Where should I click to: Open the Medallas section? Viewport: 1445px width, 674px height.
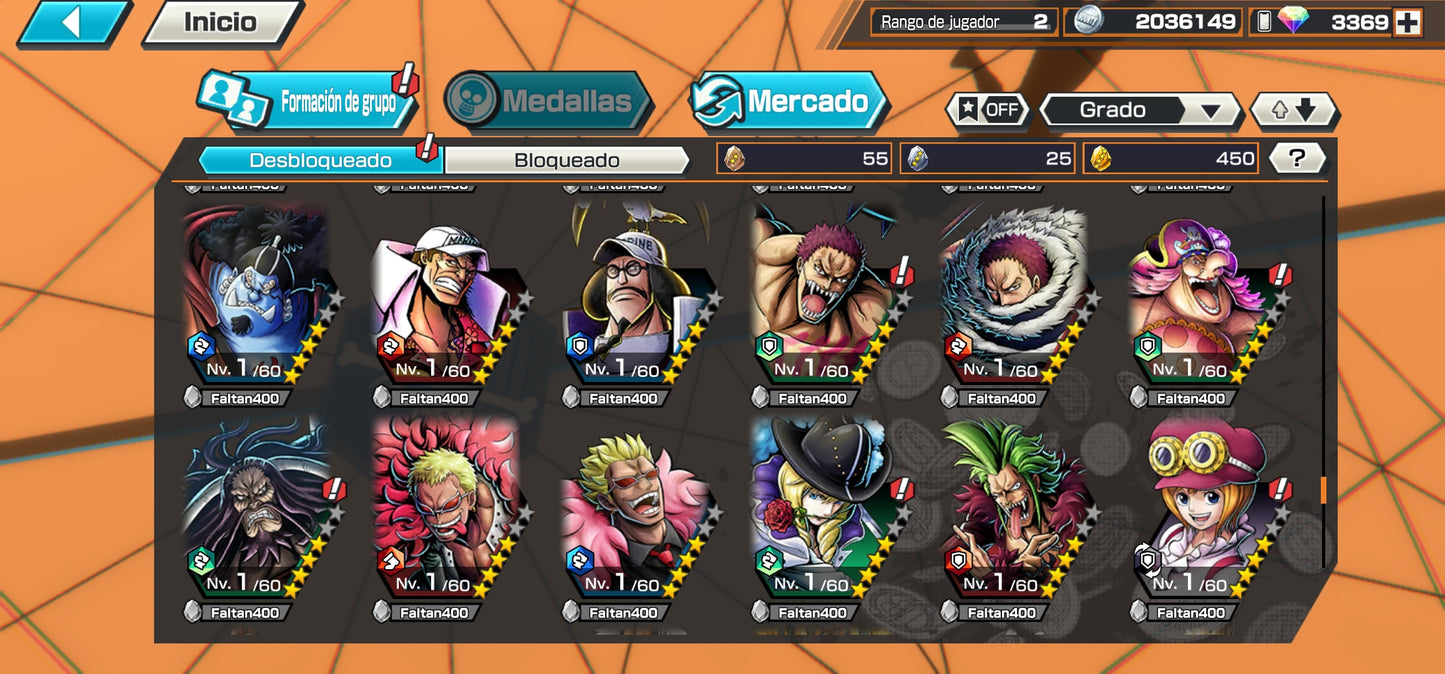point(548,101)
